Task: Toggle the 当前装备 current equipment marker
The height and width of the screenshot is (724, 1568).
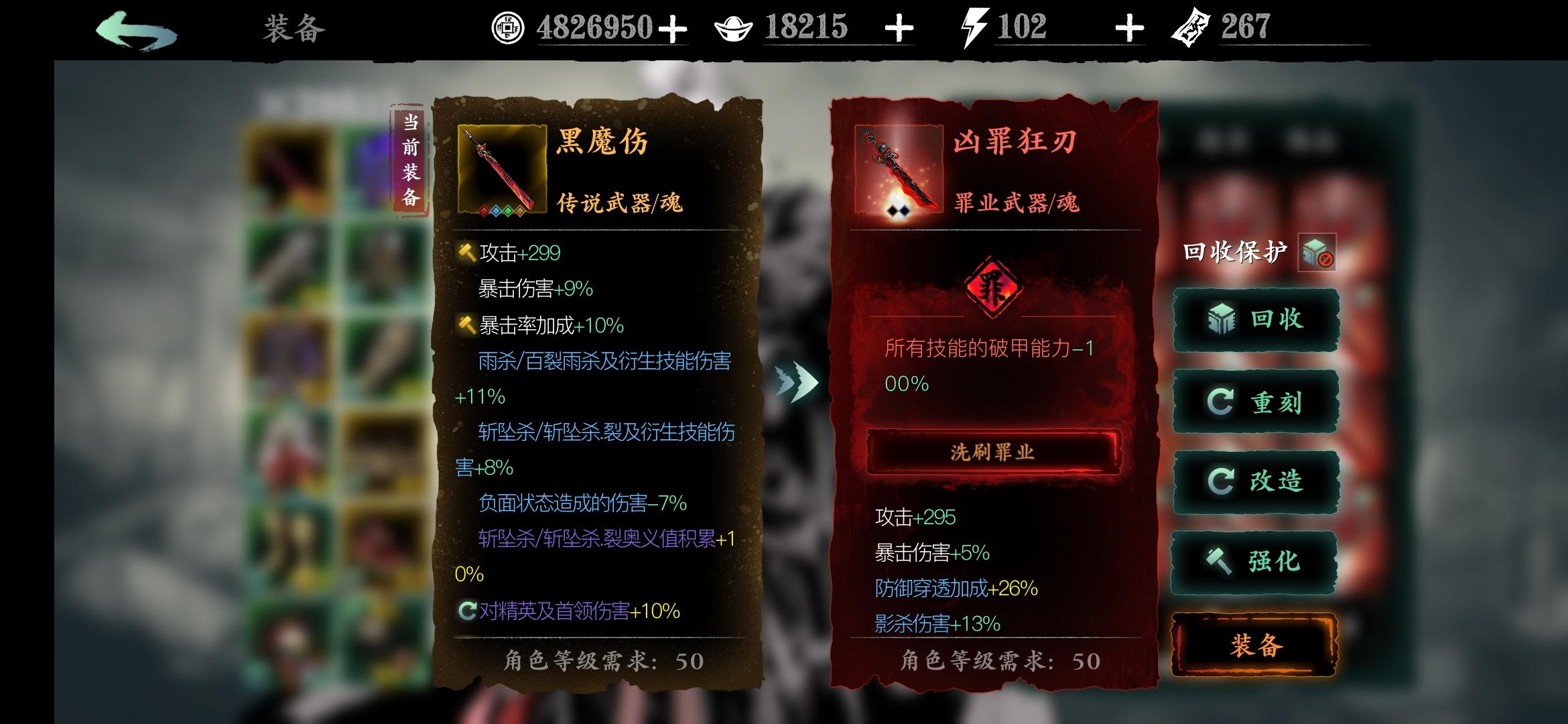Action: click(x=411, y=160)
